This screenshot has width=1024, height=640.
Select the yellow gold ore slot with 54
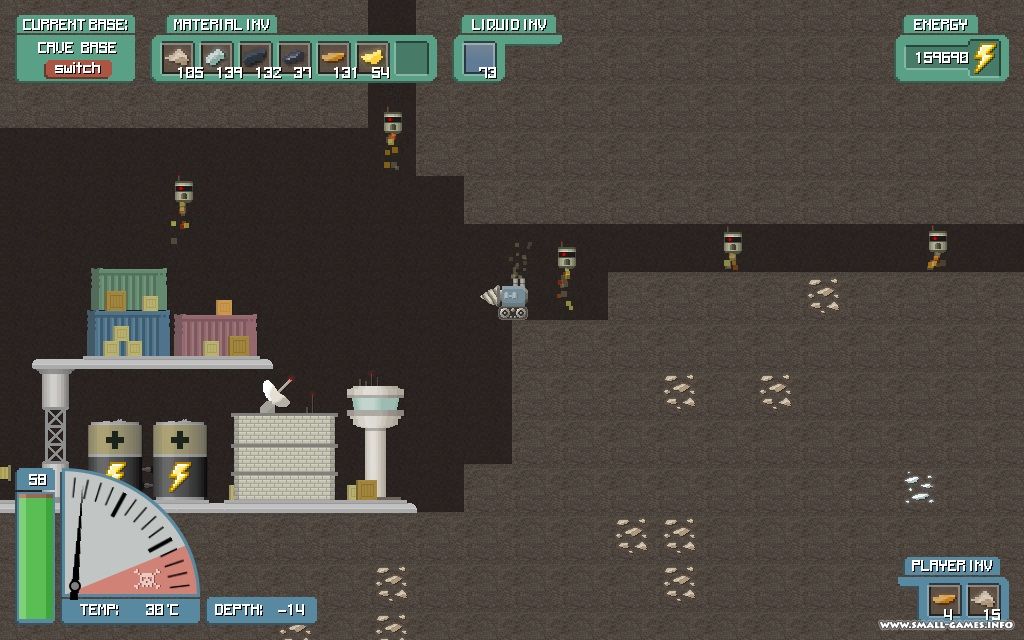pyautogui.click(x=372, y=58)
